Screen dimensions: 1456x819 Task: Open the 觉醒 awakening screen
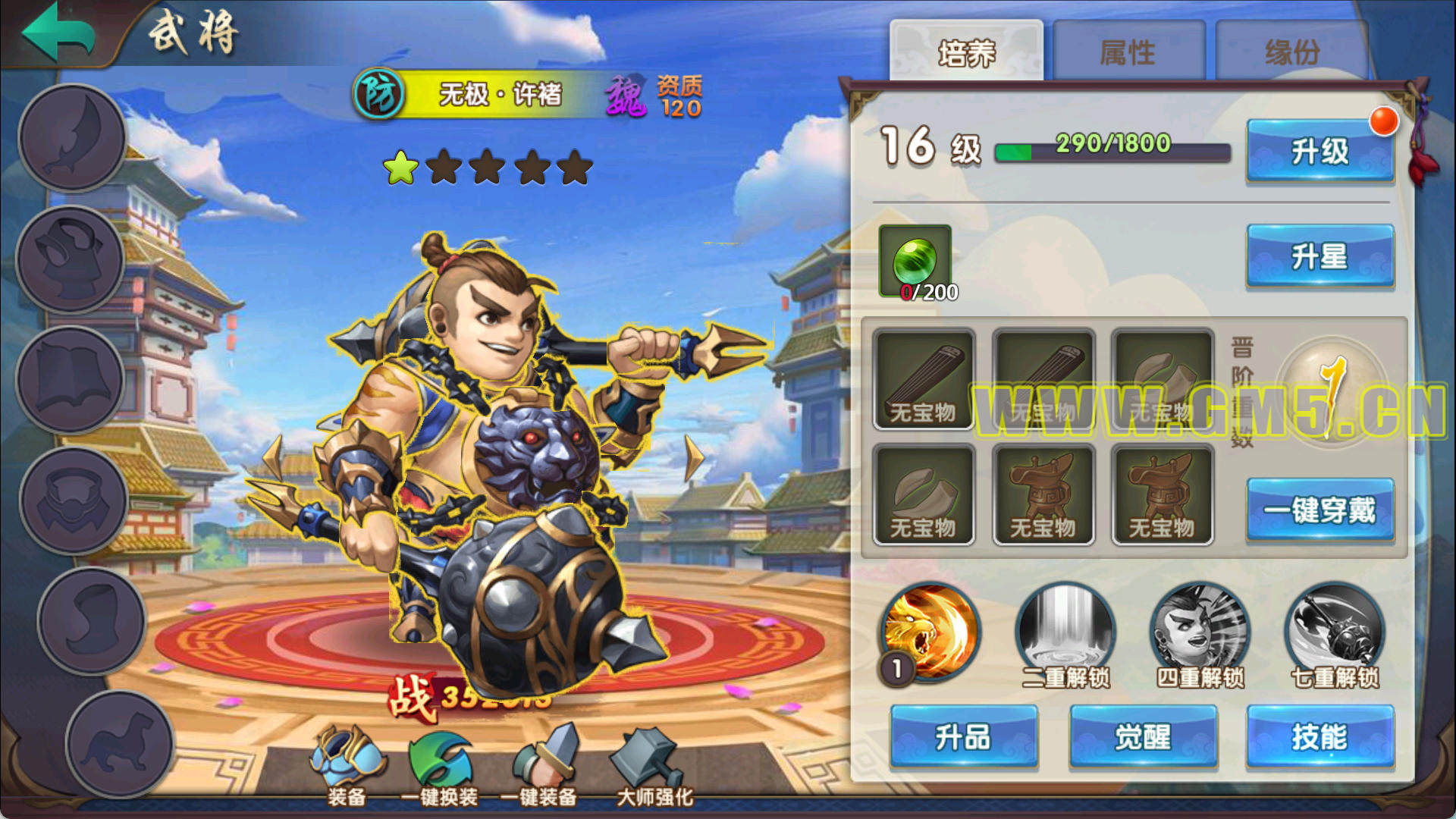tap(1143, 736)
